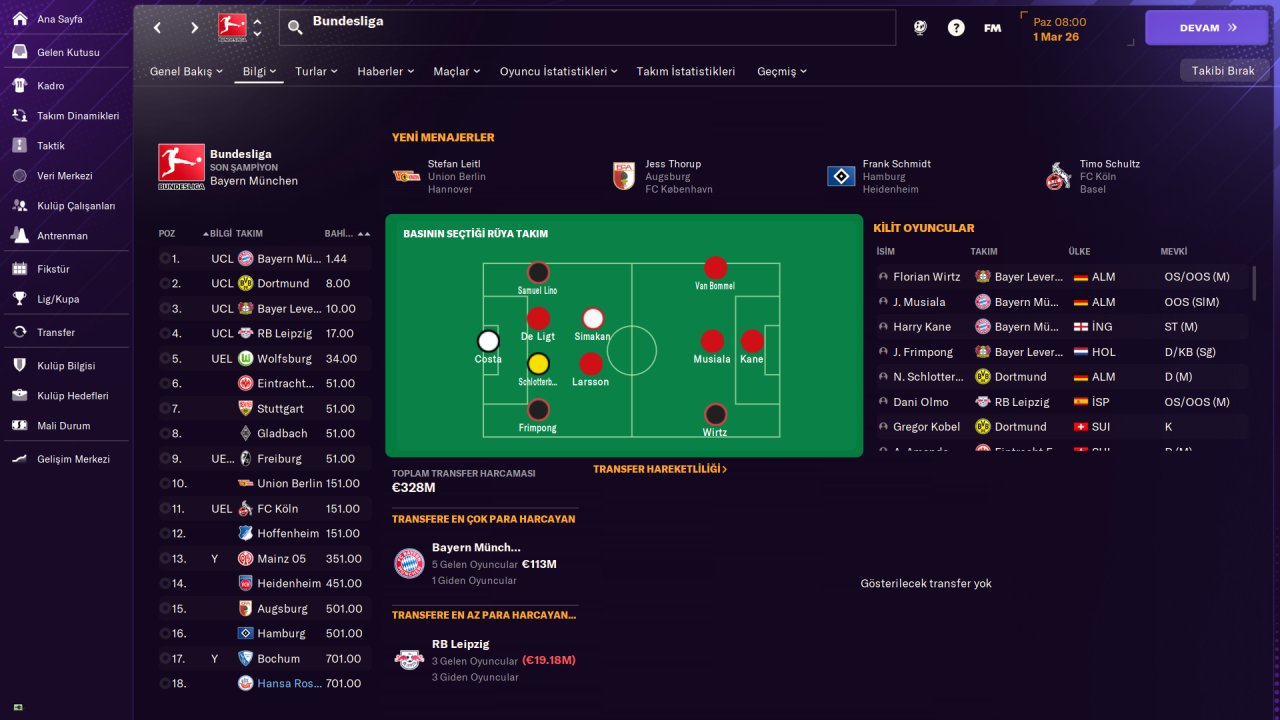Switch to Genel Bakış tab
1280x720 pixels.
(x=186, y=72)
